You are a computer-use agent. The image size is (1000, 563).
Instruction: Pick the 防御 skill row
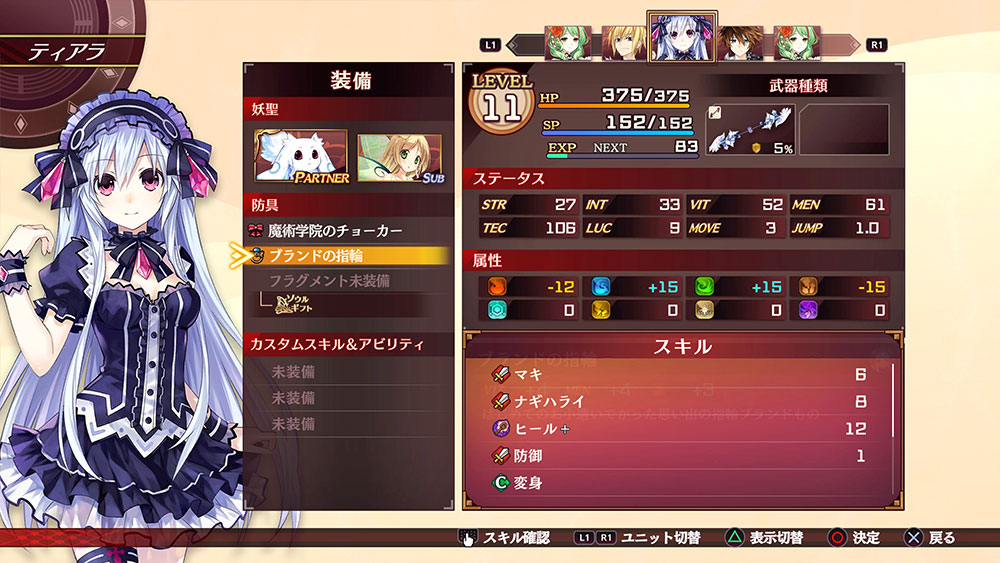click(x=680, y=456)
